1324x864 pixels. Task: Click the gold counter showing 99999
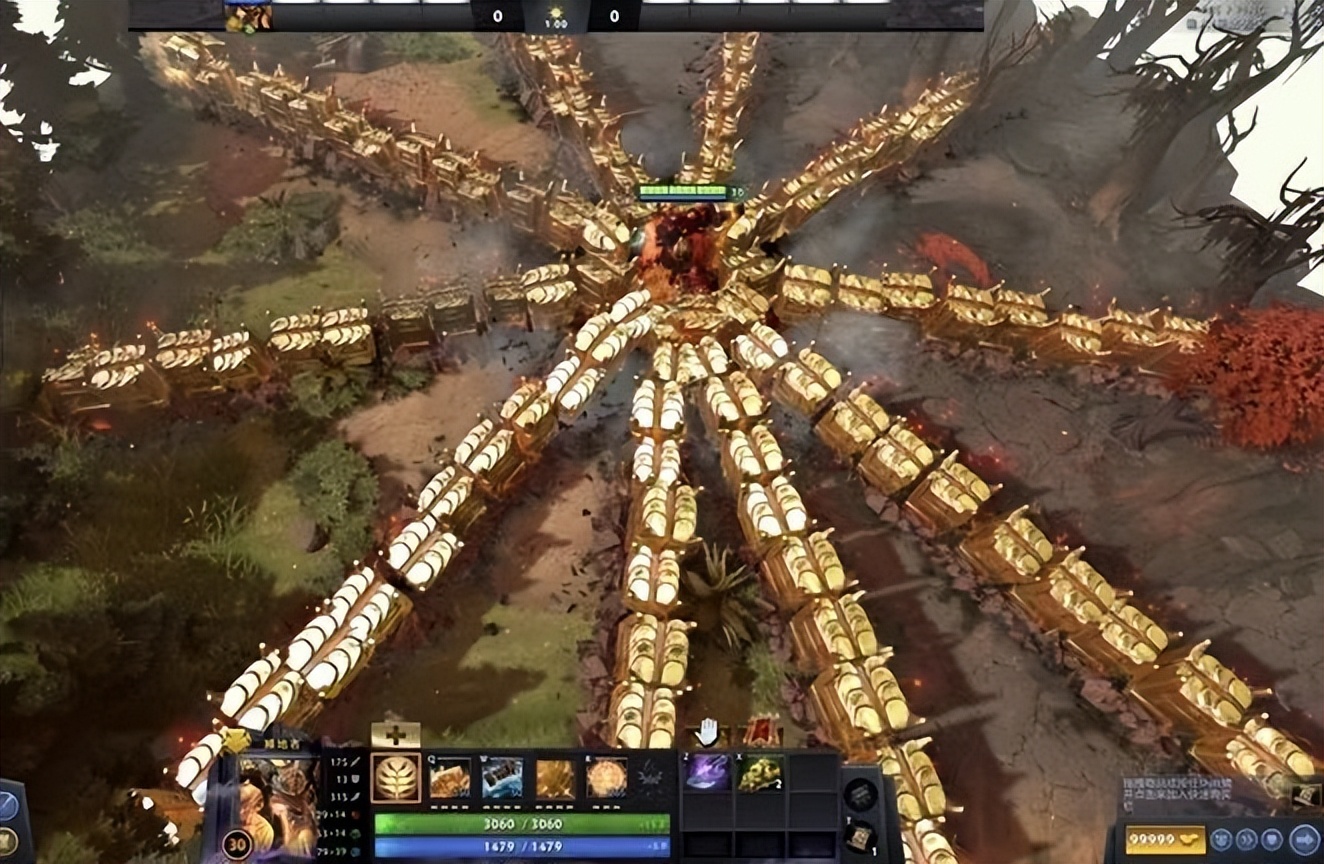pos(1163,840)
